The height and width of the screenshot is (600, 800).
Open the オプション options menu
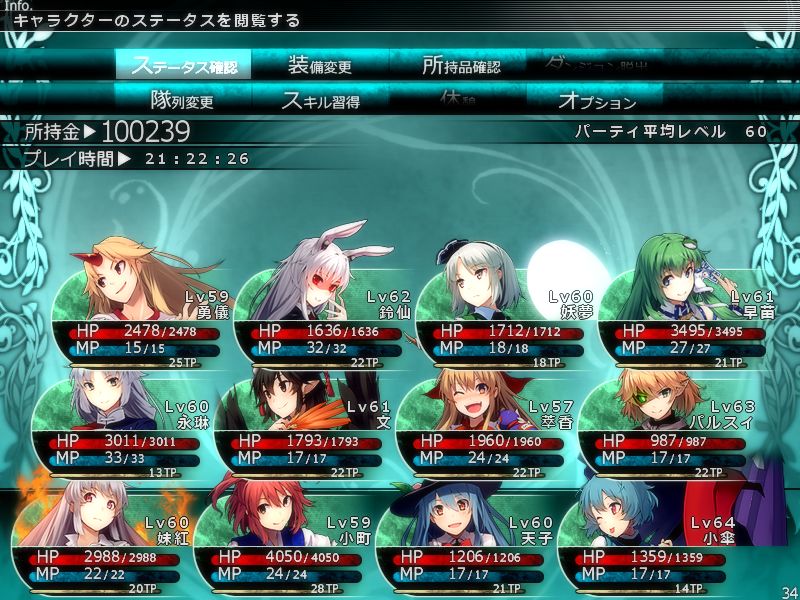pyautogui.click(x=596, y=100)
